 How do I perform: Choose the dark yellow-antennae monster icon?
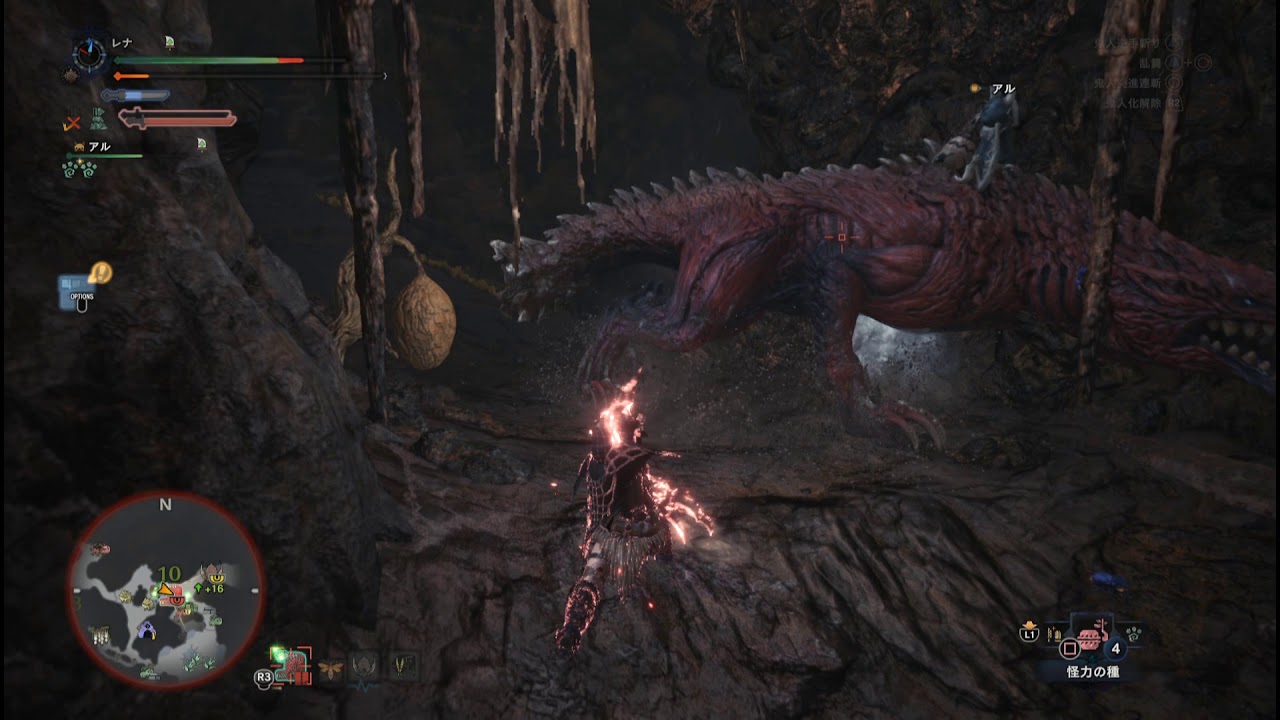403,665
